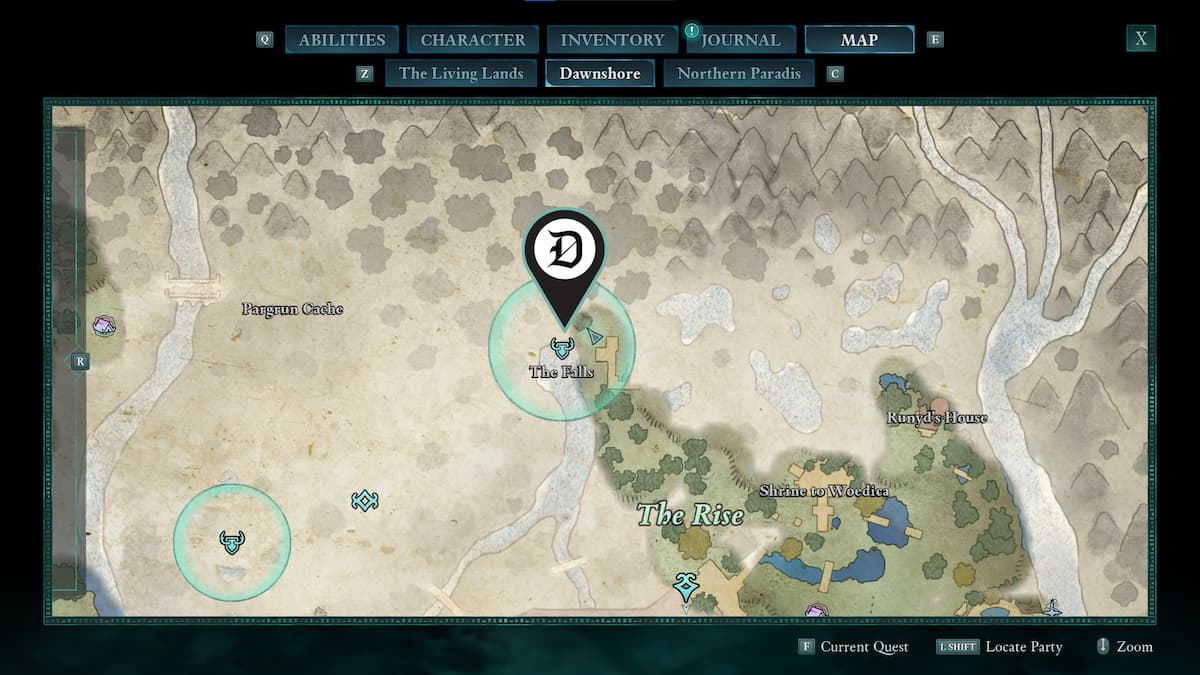Select the diamond quest marker south of The Rise
Screen dimensions: 1200x675
pyautogui.click(x=685, y=584)
